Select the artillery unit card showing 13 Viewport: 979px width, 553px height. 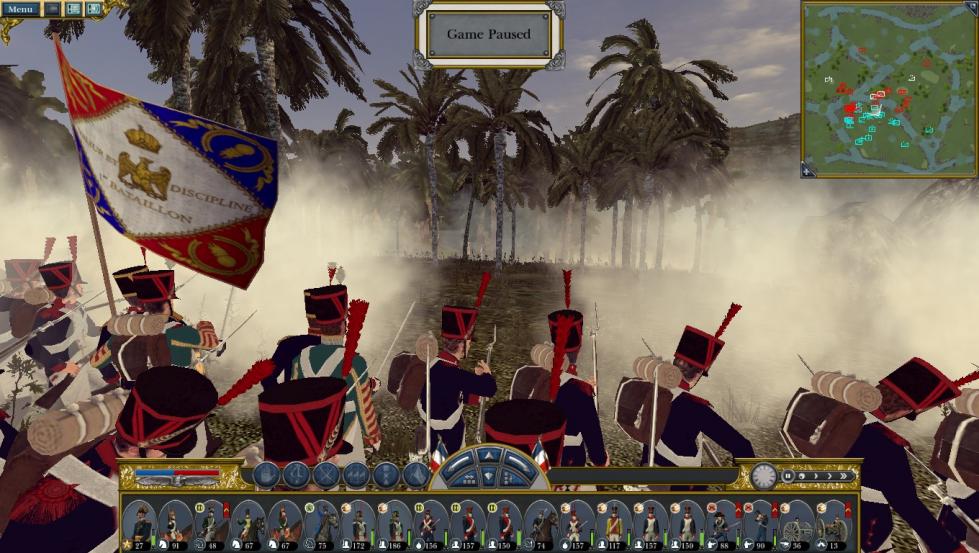coord(832,522)
